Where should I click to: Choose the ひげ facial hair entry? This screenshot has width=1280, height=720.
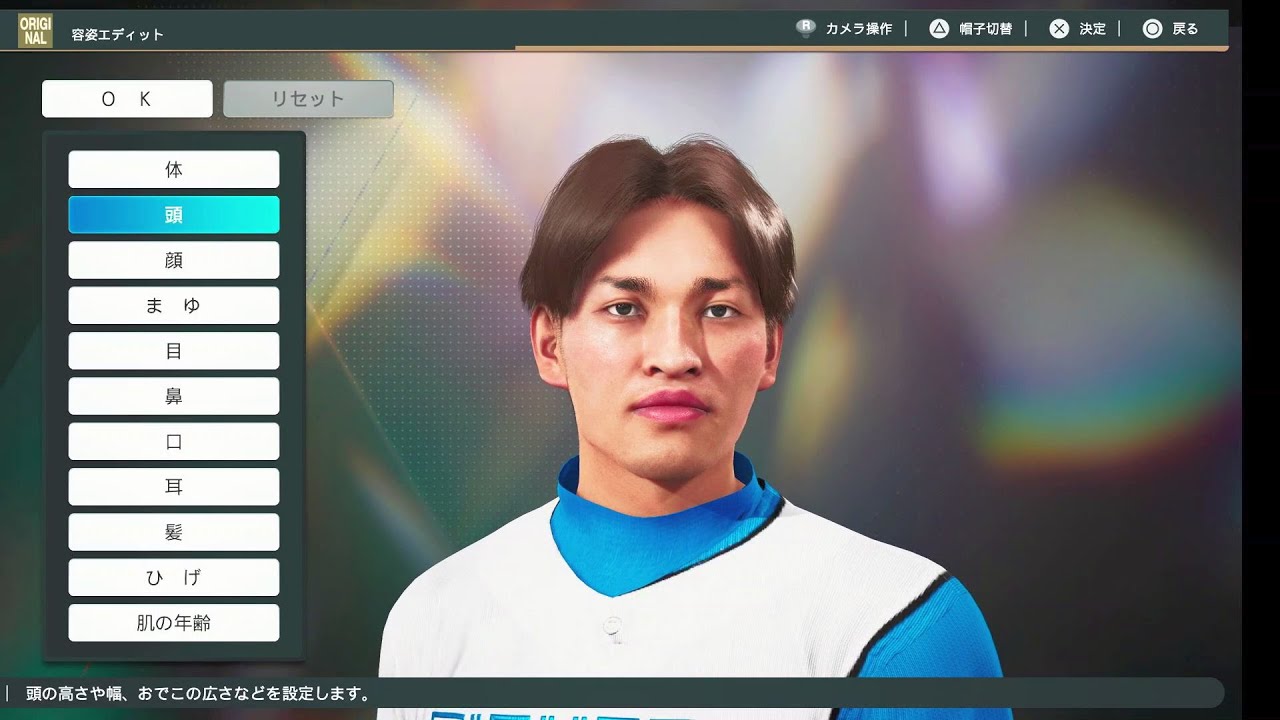coord(174,577)
